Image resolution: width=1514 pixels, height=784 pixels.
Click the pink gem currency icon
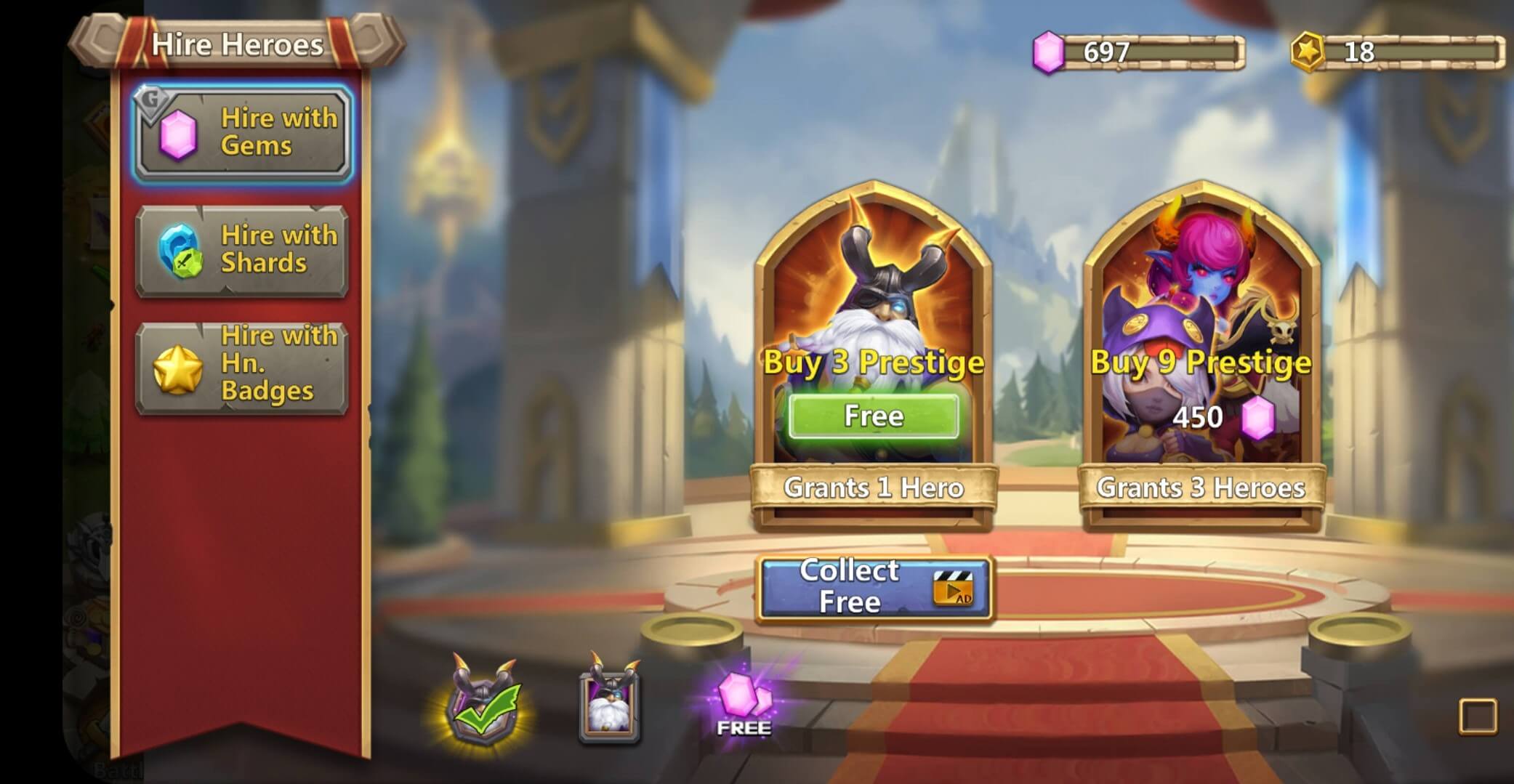[x=1047, y=51]
